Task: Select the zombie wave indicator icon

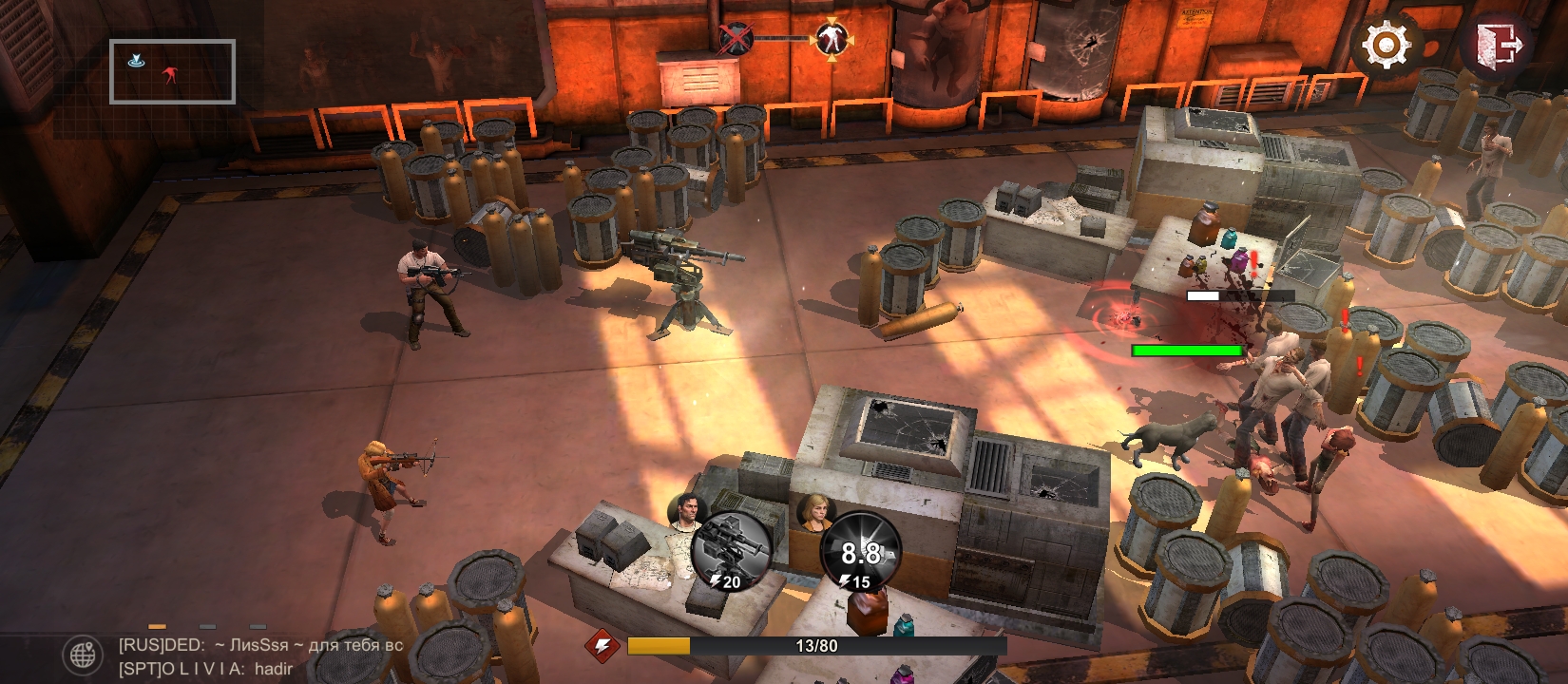Action: point(831,39)
